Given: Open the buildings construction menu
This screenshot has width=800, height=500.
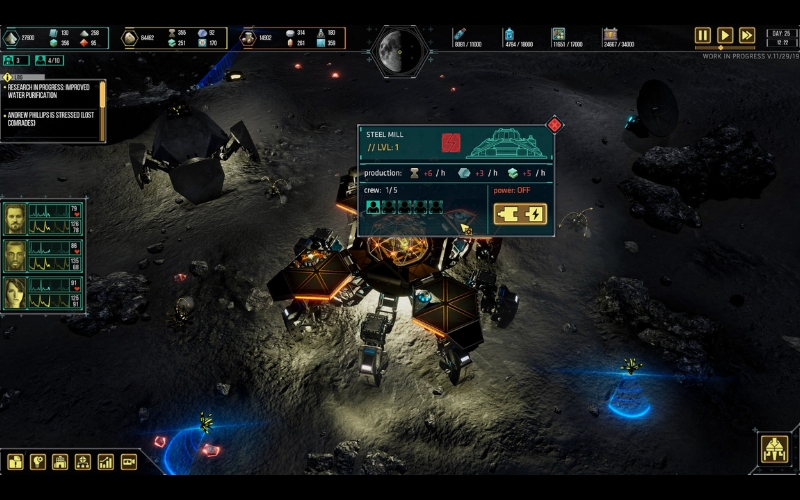Looking at the screenshot, I should pyautogui.click(x=60, y=462).
